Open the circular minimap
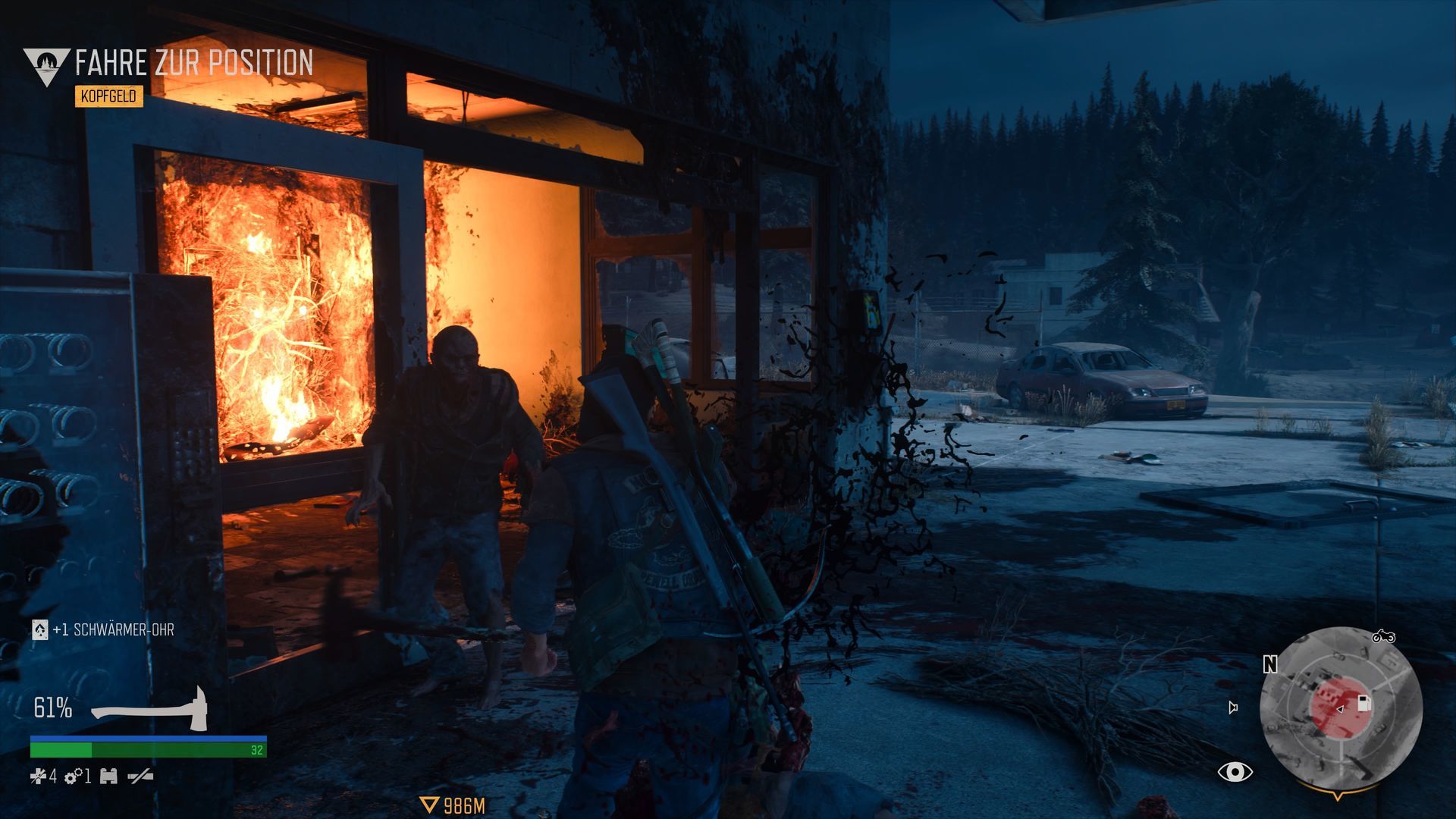 [x=1340, y=708]
